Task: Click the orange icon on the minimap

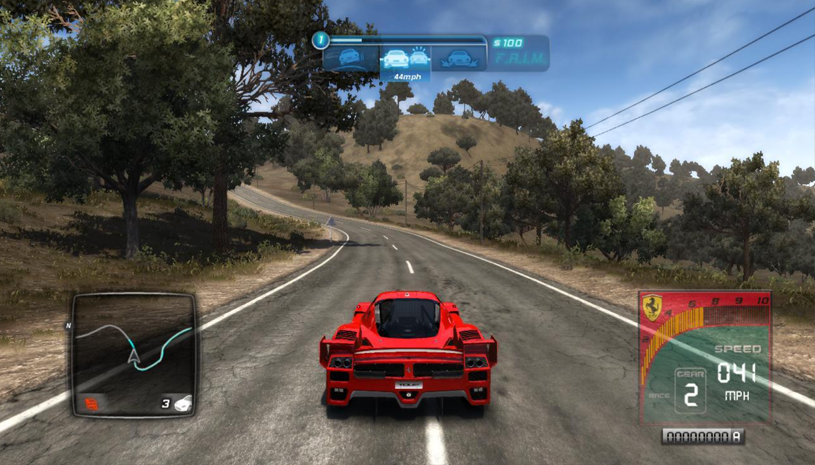Action: (92, 404)
